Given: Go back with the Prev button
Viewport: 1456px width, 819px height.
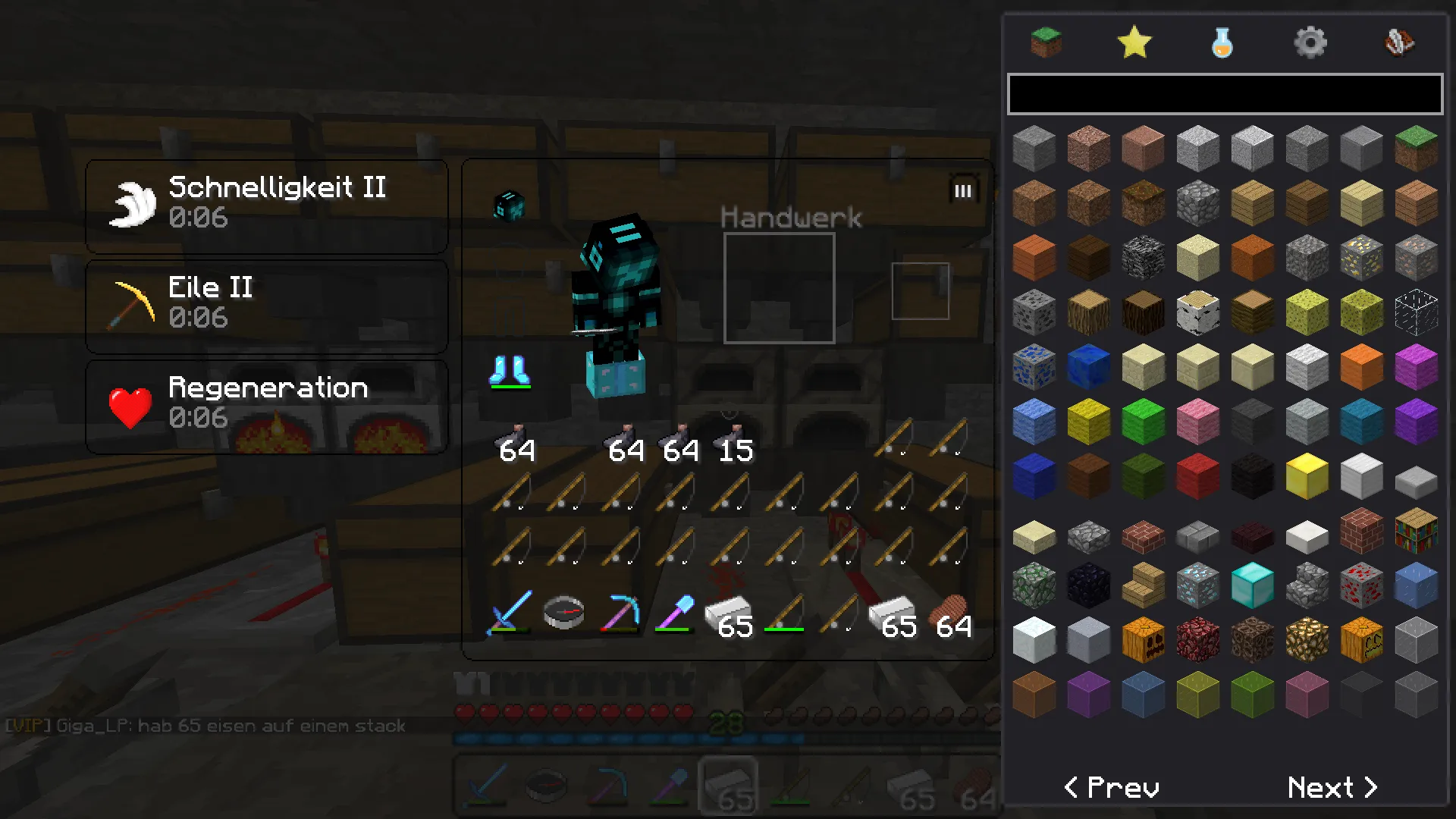Looking at the screenshot, I should click(1112, 788).
